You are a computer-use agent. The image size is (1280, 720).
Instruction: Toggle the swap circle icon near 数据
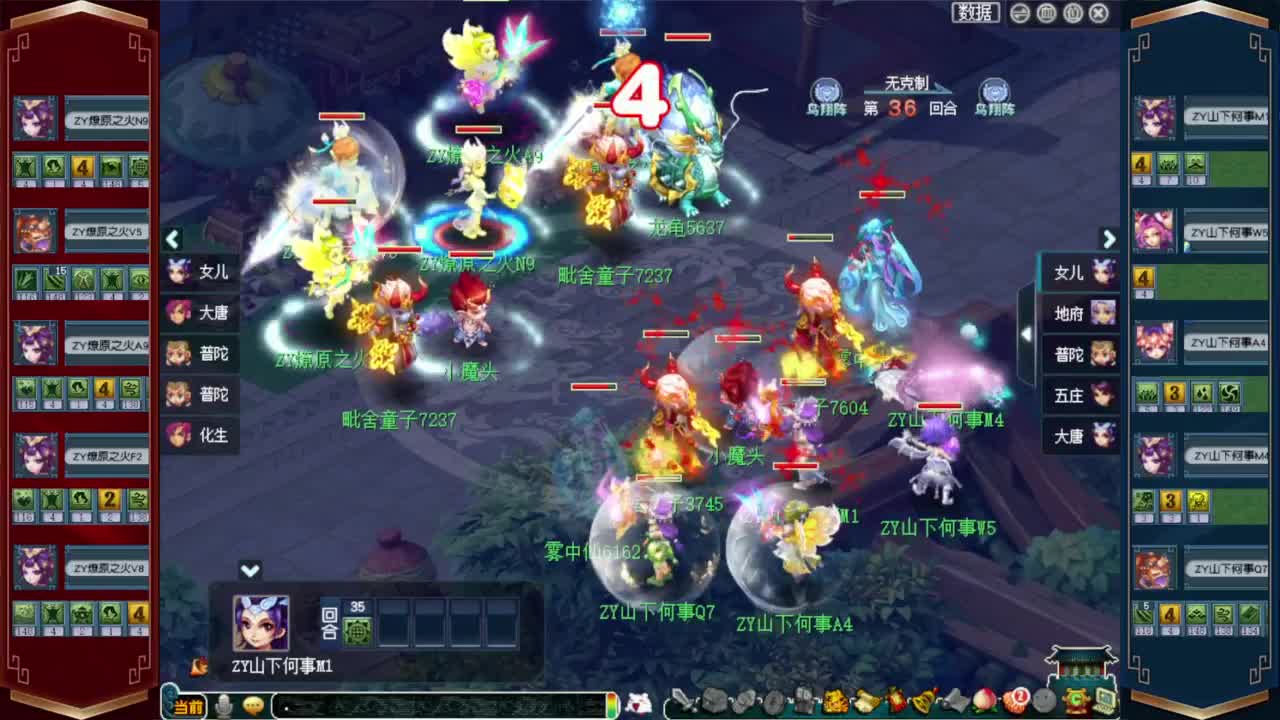[x=1020, y=13]
